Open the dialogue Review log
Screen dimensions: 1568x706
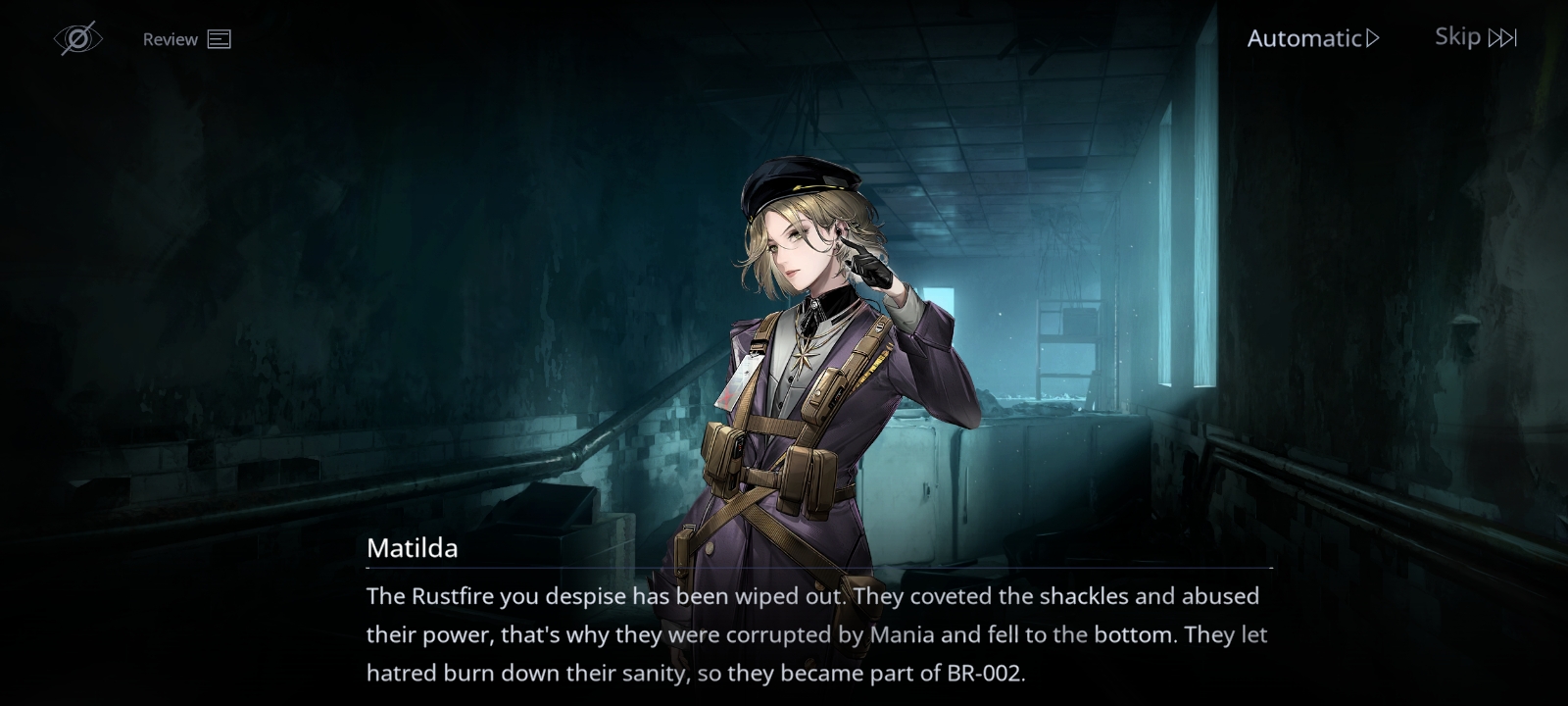pyautogui.click(x=186, y=39)
